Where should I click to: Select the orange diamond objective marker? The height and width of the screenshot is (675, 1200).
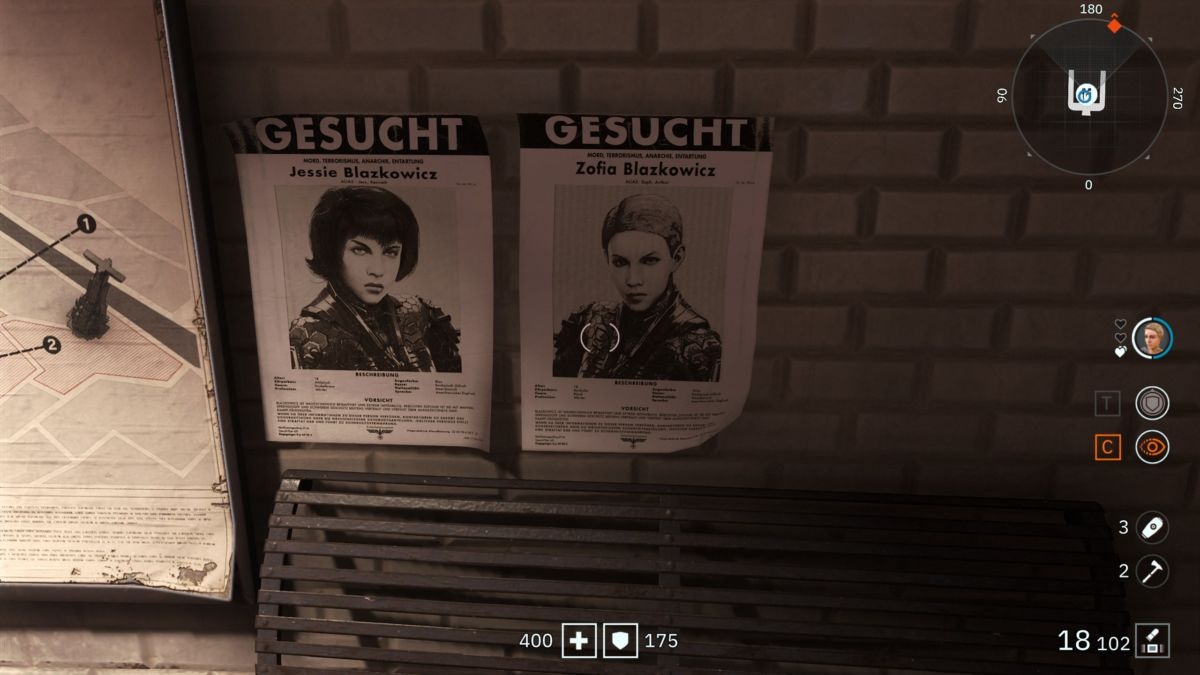(x=1114, y=24)
